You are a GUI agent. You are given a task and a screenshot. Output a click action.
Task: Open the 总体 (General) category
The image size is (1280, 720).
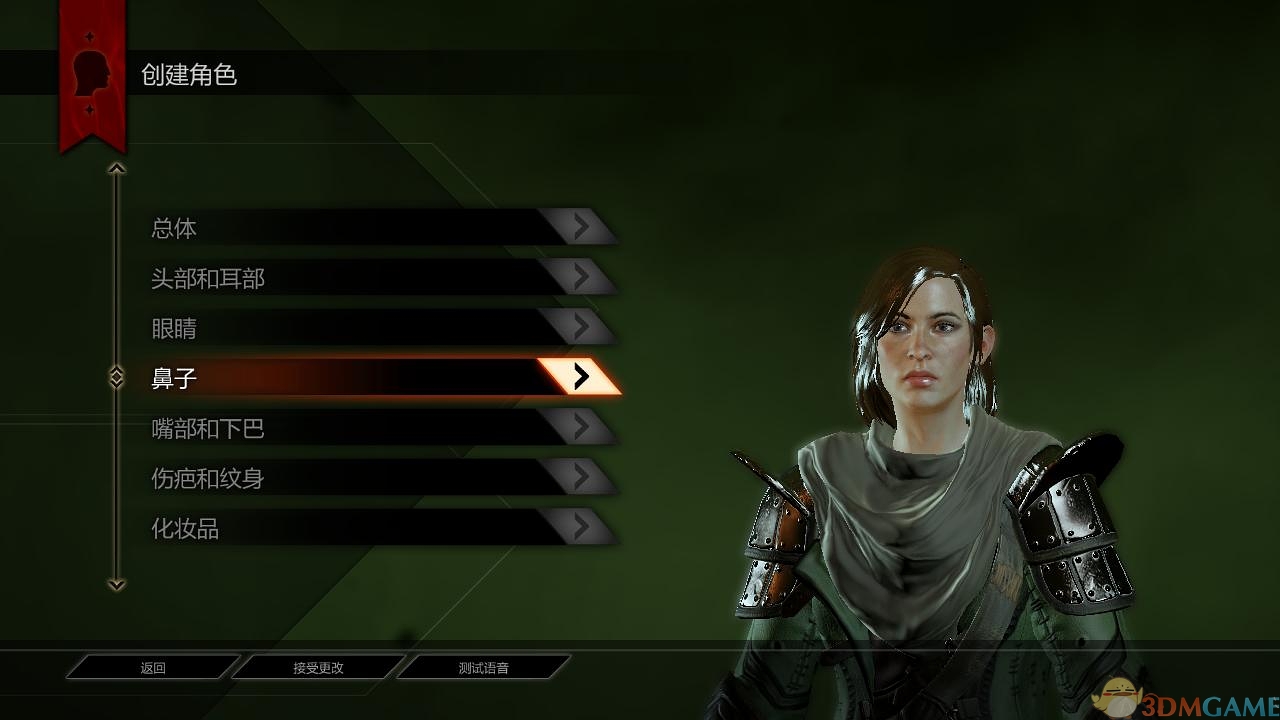380,228
